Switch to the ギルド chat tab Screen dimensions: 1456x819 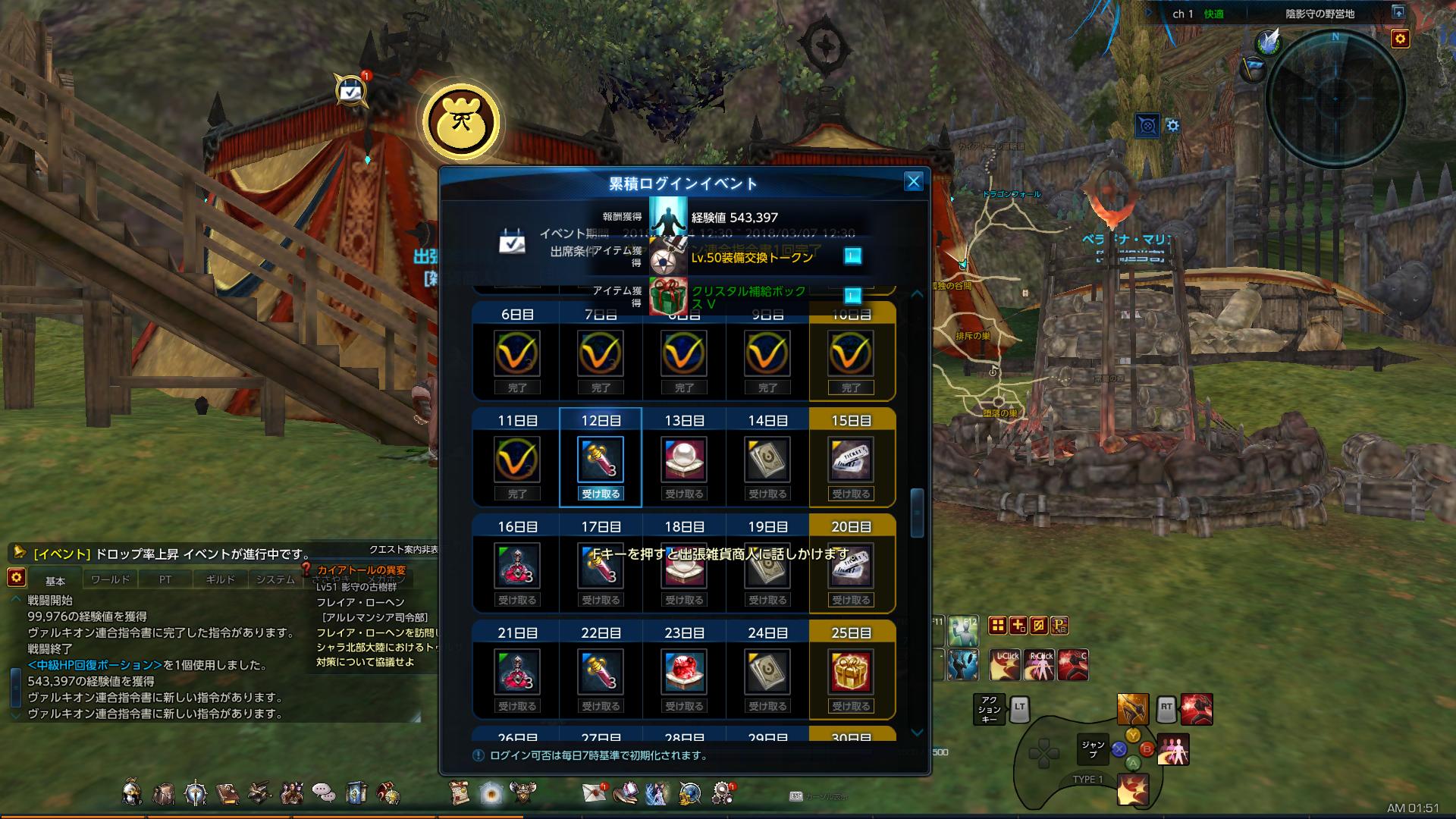coord(219,579)
